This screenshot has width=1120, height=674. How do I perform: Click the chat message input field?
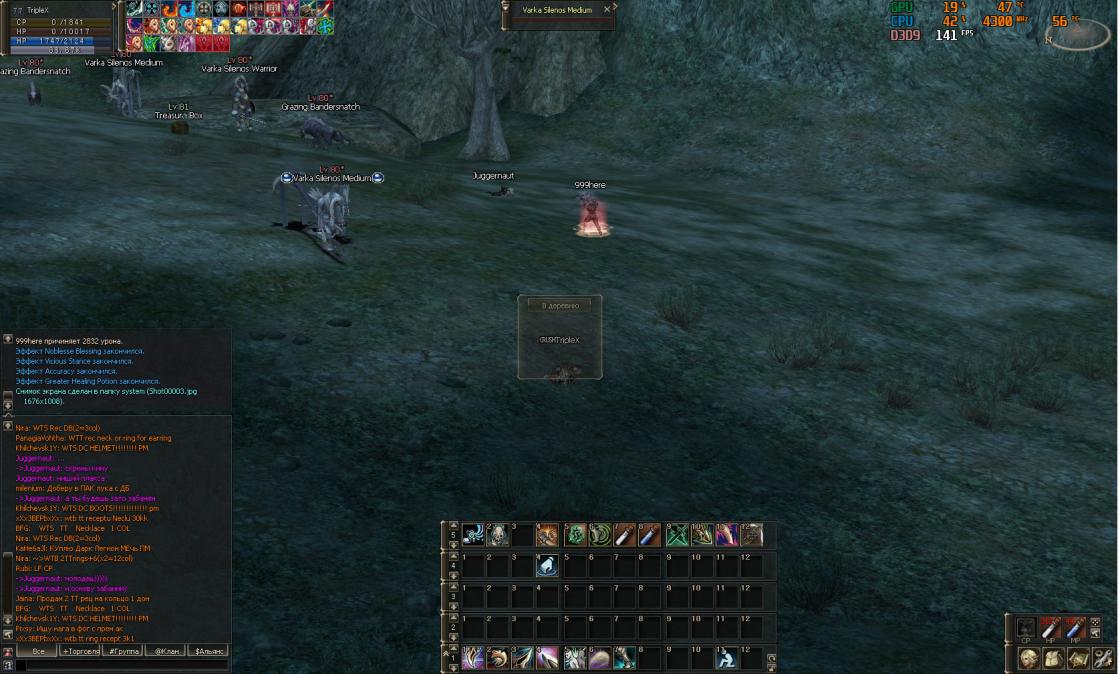120,665
